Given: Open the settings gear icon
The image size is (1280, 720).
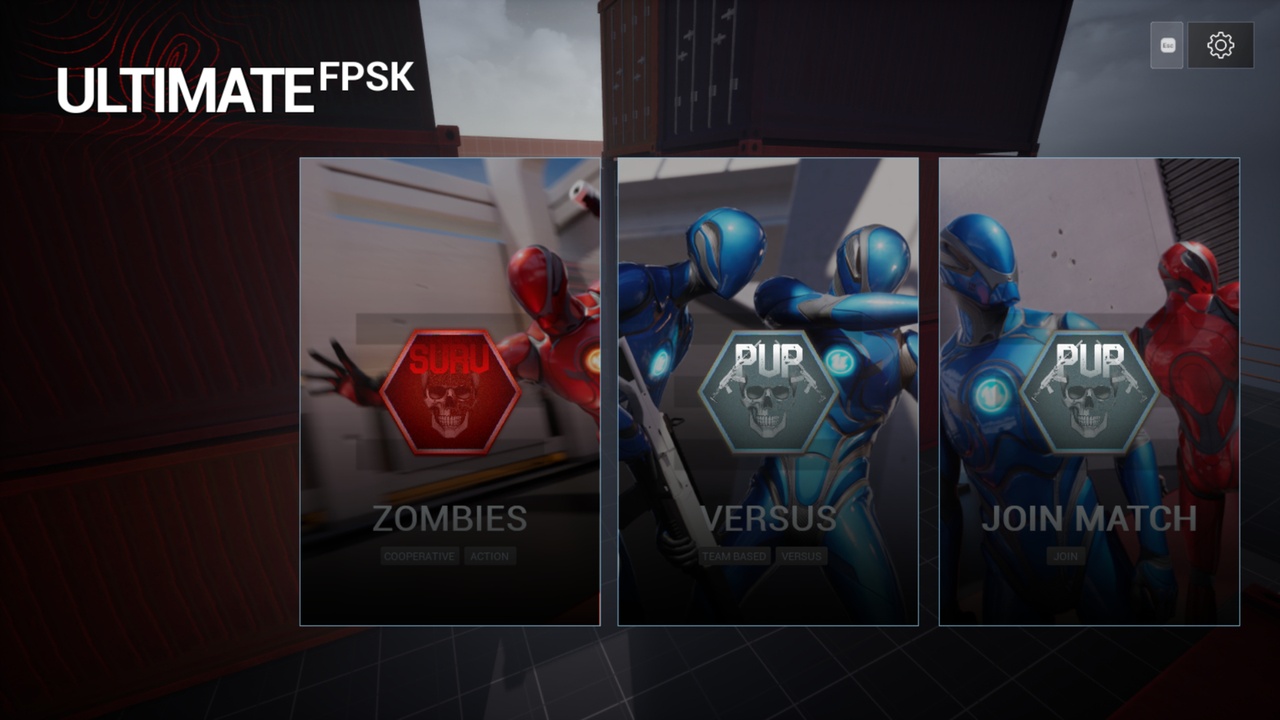Looking at the screenshot, I should coord(1222,44).
